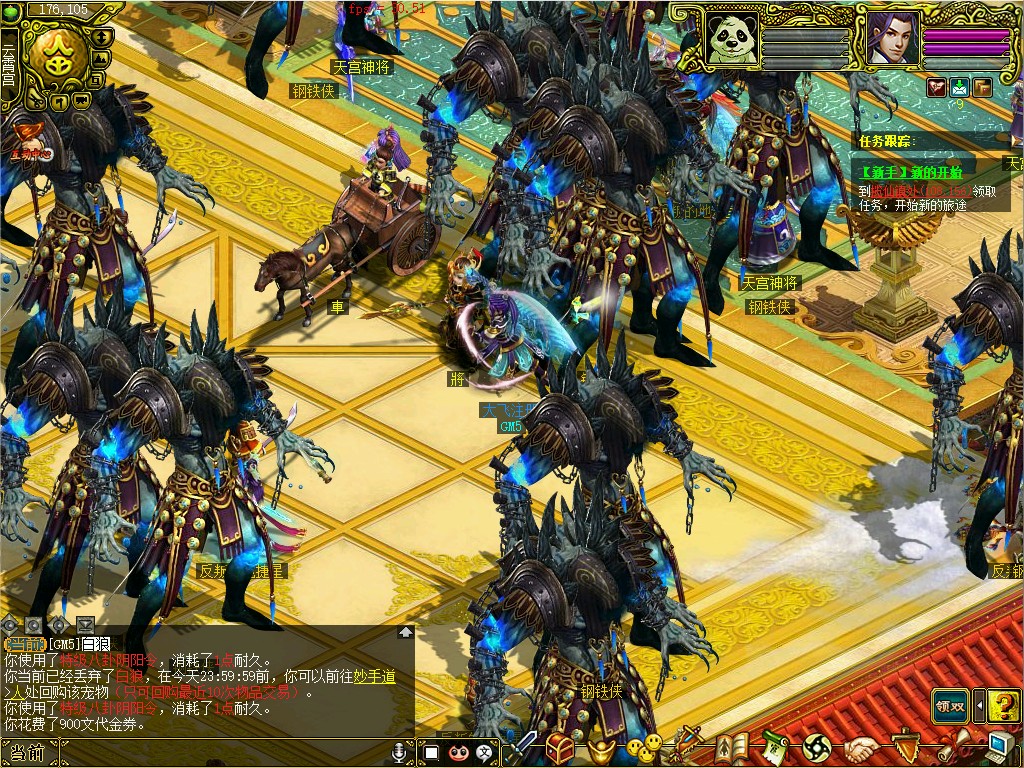Click the gold ingot shop icon
1024x768 pixels.
pos(600,748)
